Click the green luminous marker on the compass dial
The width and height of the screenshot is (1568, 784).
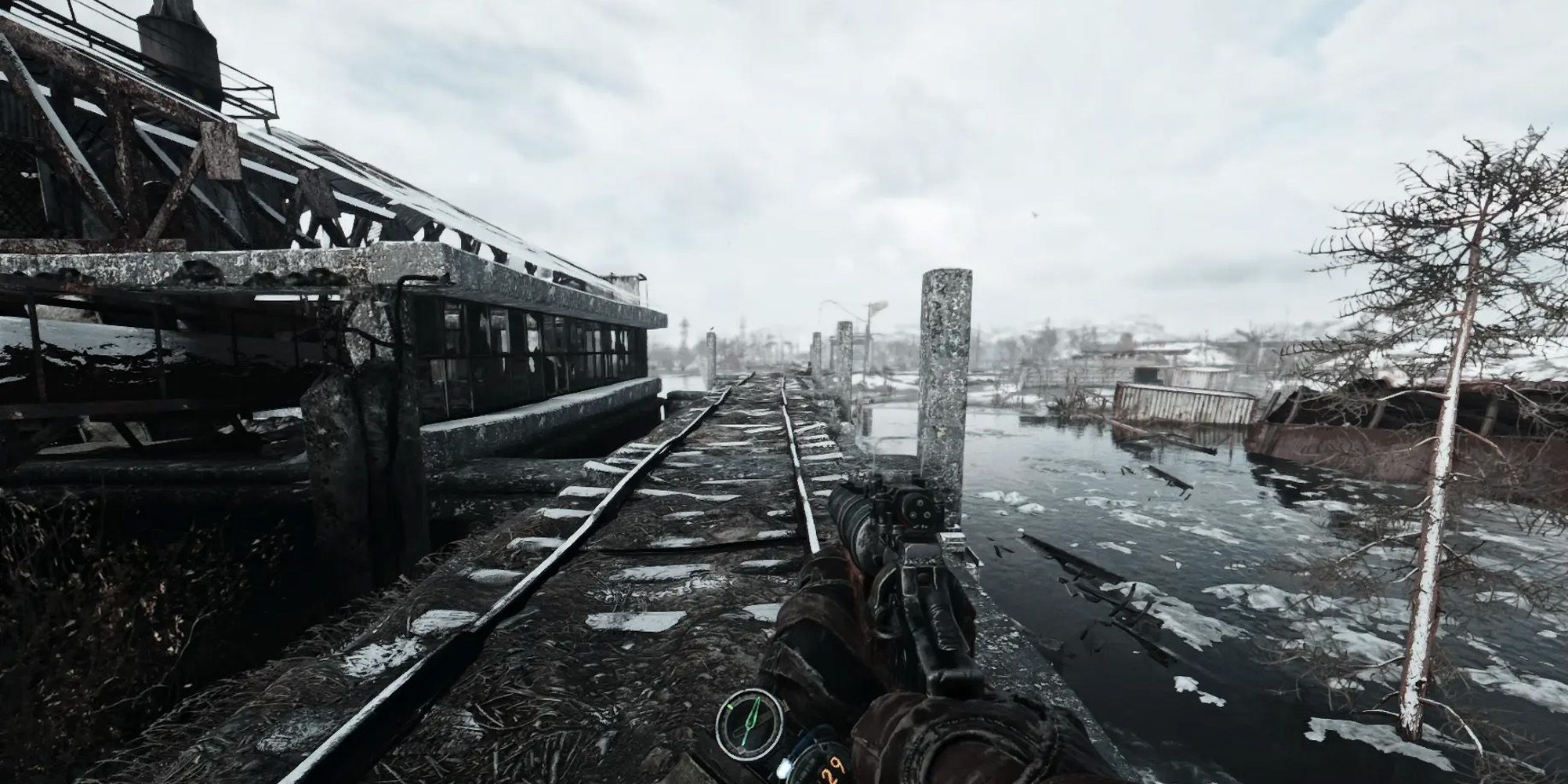pyautogui.click(x=730, y=707)
